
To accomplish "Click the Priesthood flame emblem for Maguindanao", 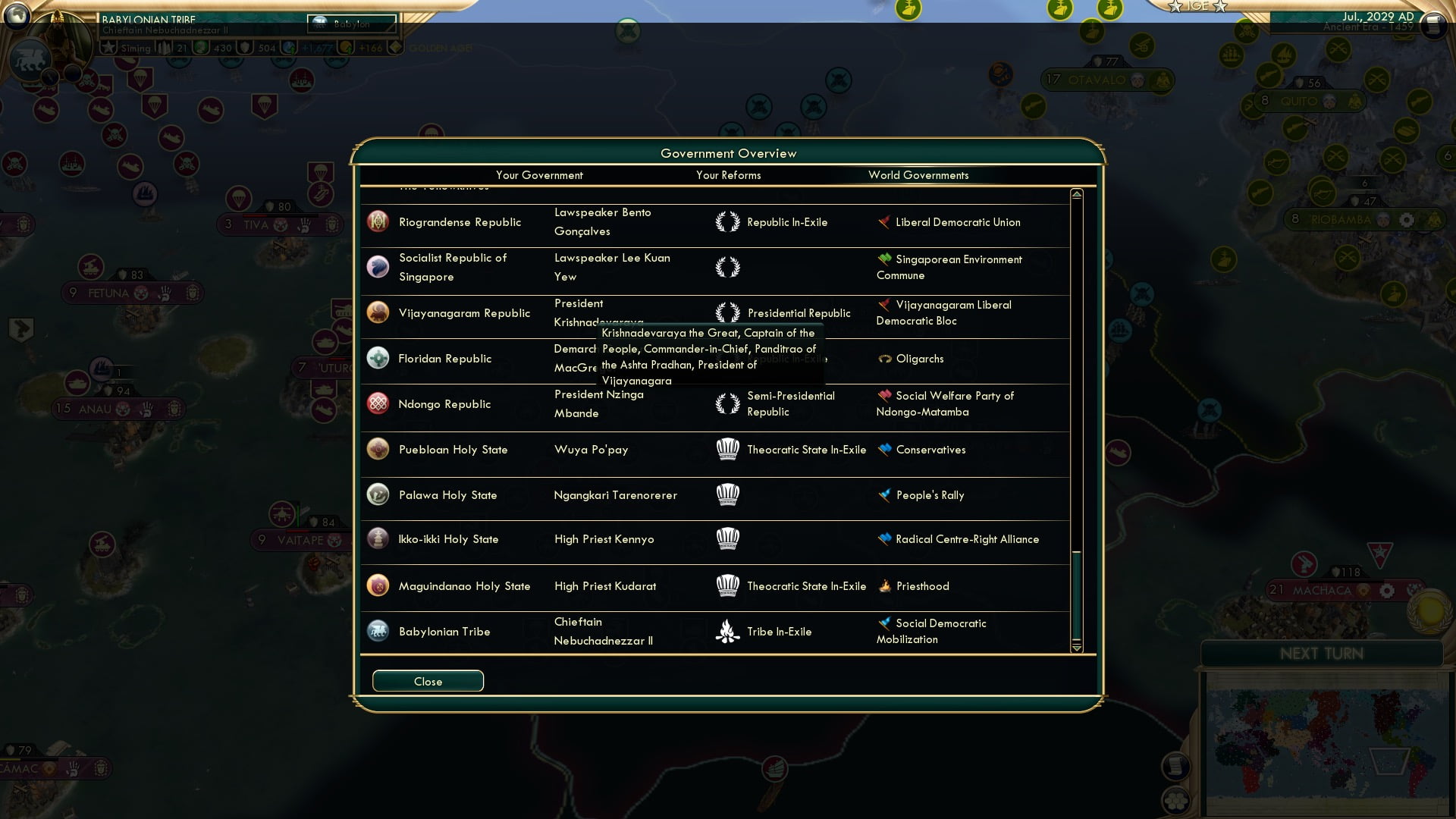I will point(884,585).
